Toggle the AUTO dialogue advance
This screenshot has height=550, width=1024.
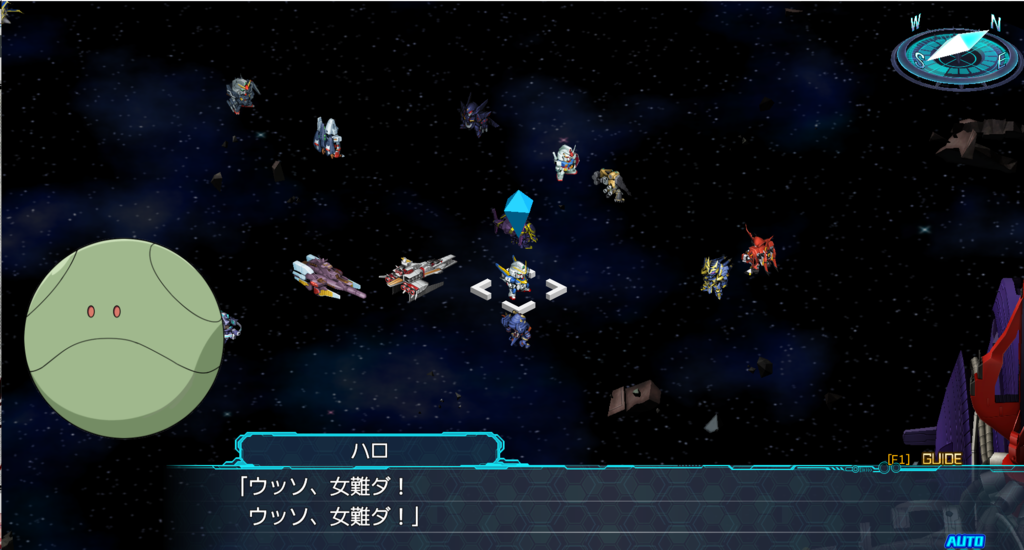965,541
